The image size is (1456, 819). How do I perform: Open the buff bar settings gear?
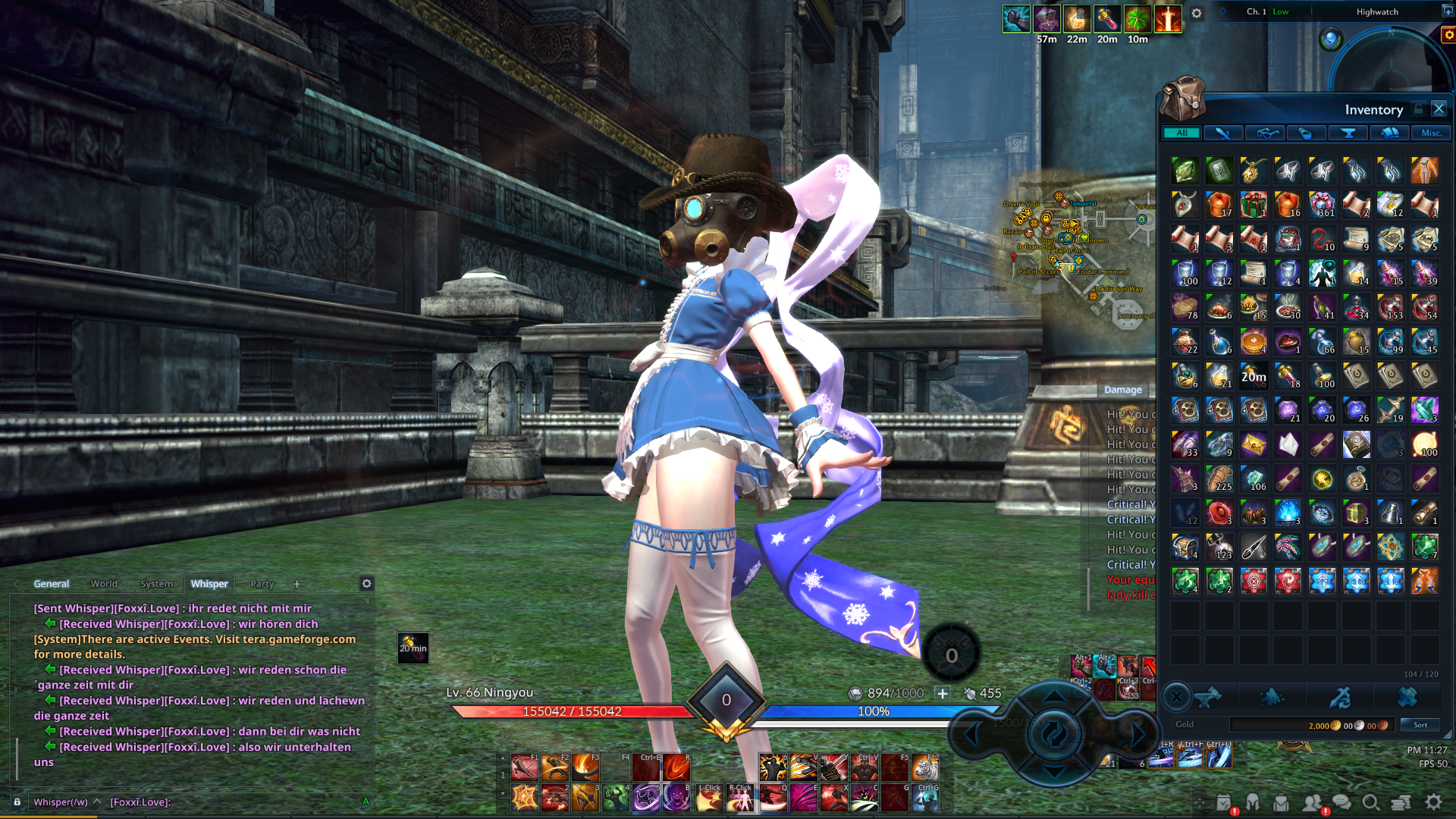(1197, 14)
